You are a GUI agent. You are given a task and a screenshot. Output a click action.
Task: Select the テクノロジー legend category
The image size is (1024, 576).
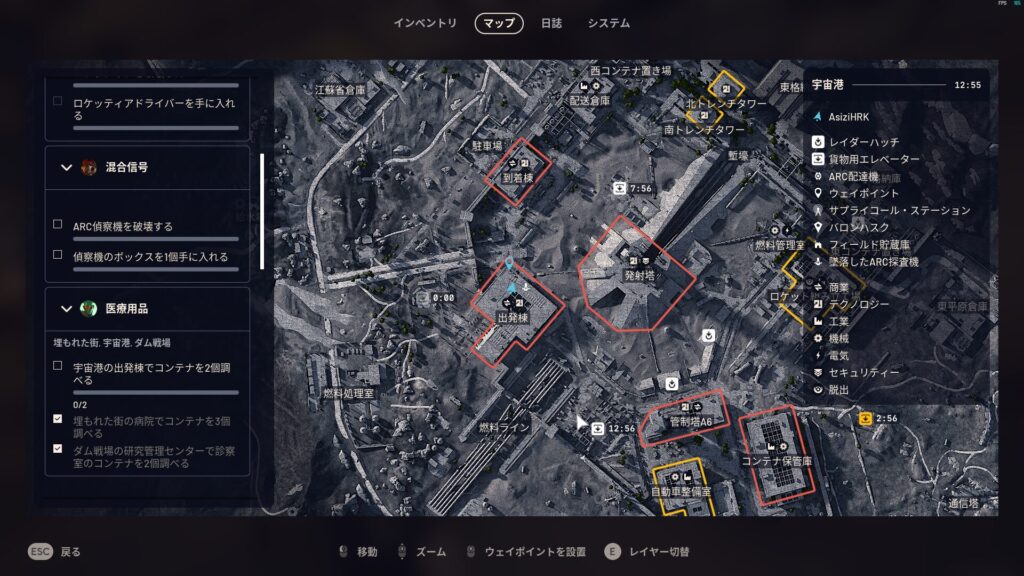[x=864, y=304]
